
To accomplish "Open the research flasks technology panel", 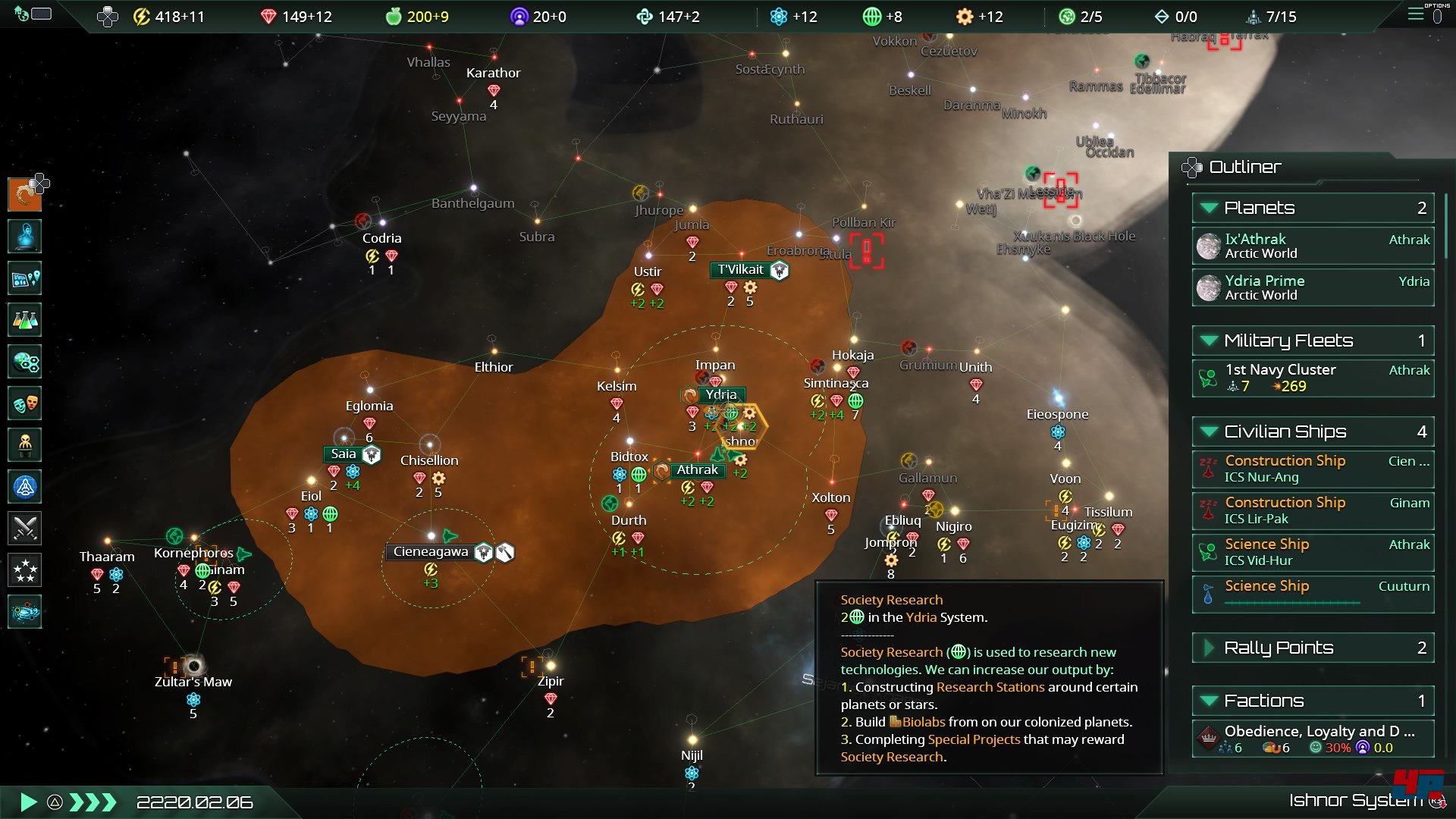I will click(24, 320).
